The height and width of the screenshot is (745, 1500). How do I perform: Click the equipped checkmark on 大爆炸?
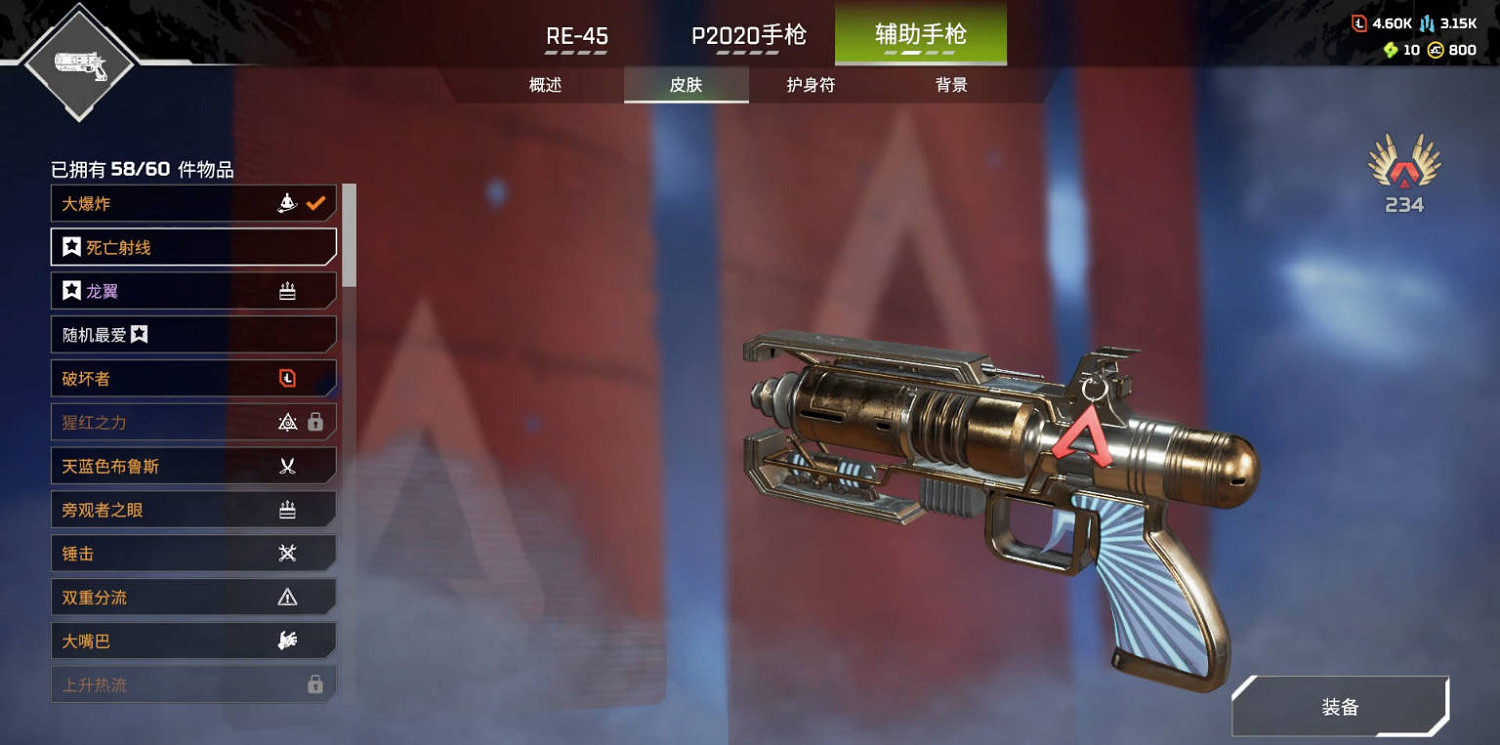click(x=318, y=201)
